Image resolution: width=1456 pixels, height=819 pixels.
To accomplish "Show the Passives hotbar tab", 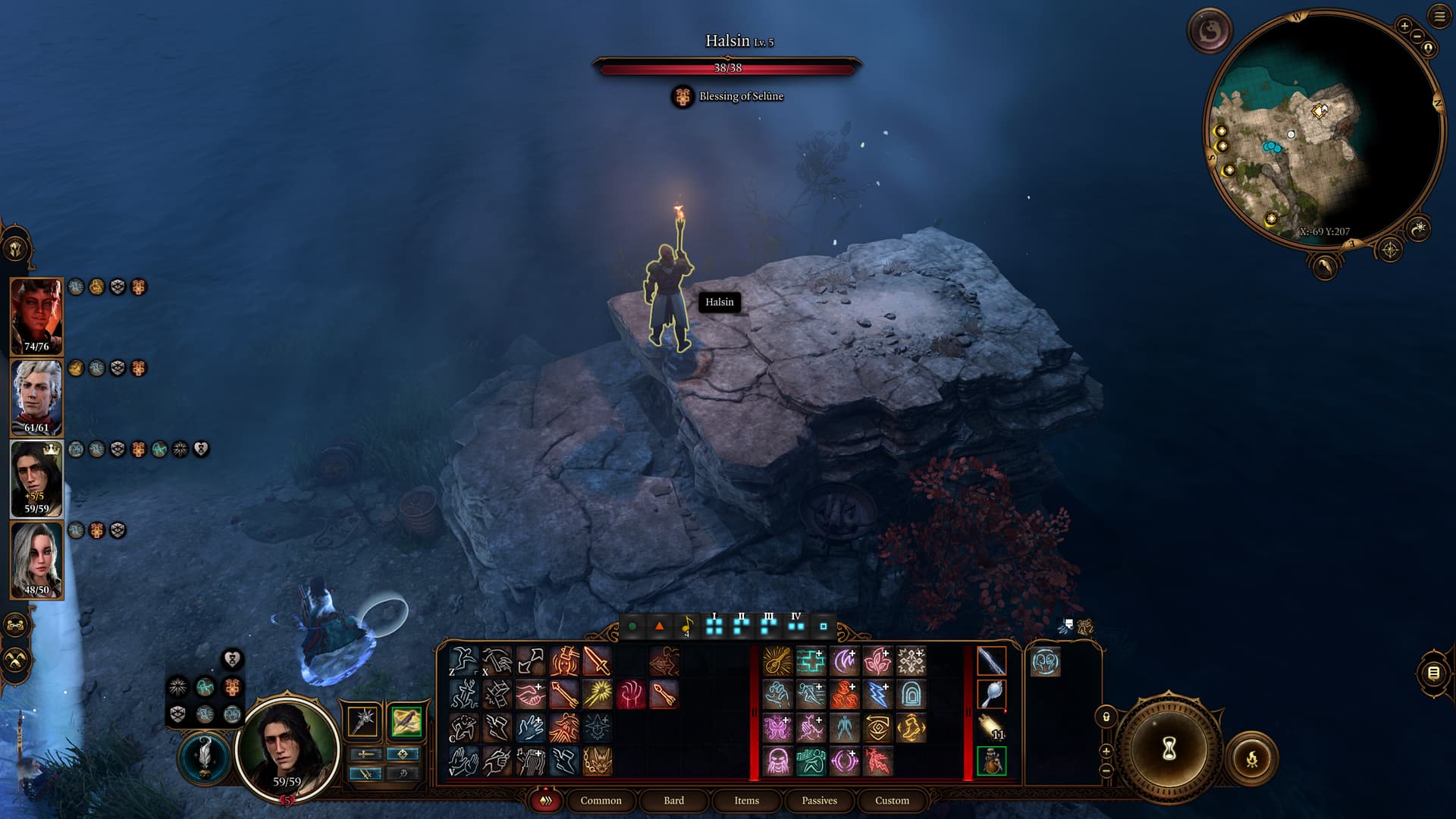I will (819, 800).
